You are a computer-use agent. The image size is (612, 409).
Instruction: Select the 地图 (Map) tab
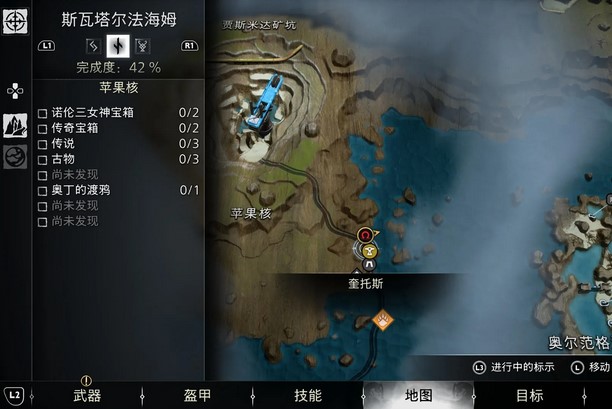point(418,395)
